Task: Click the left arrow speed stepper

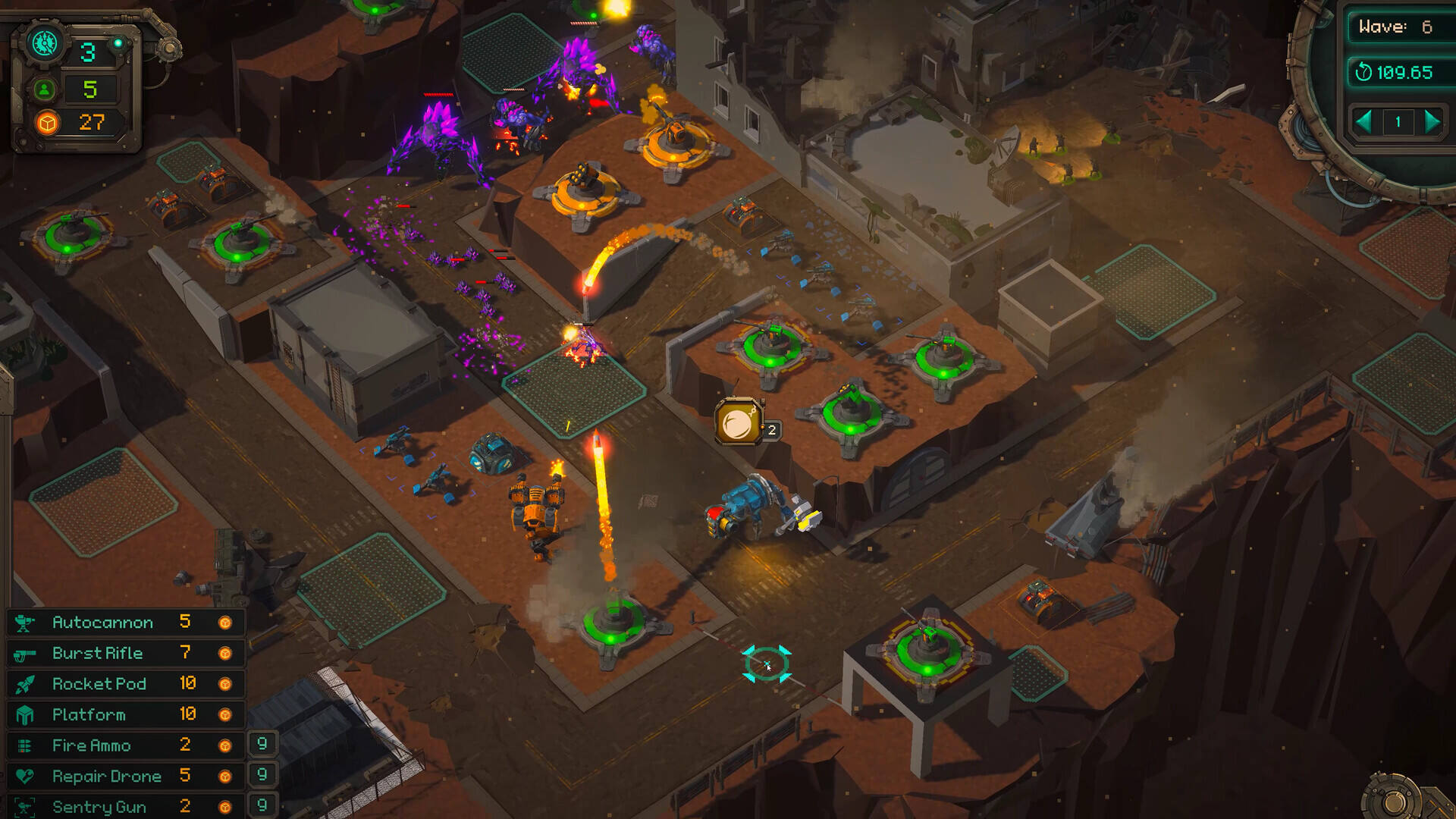Action: (1363, 121)
